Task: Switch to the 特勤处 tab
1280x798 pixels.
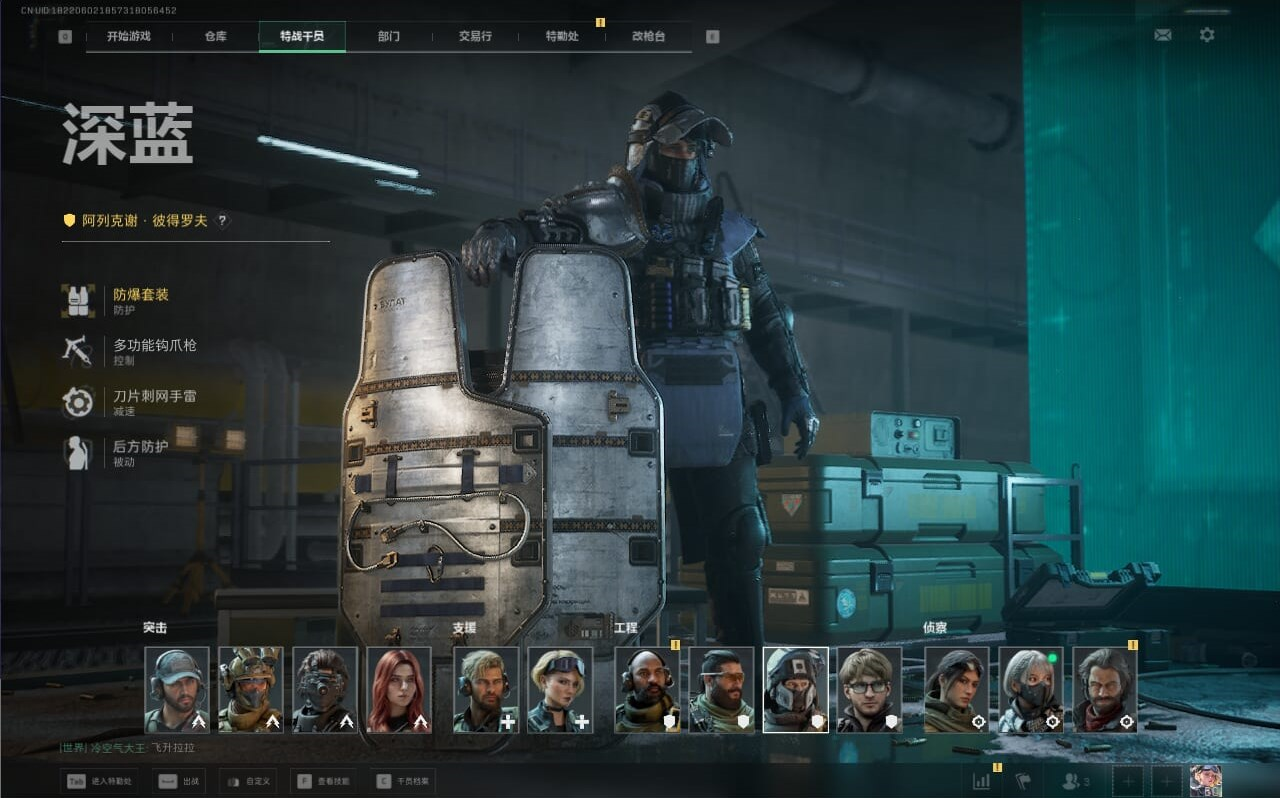Action: pos(562,37)
